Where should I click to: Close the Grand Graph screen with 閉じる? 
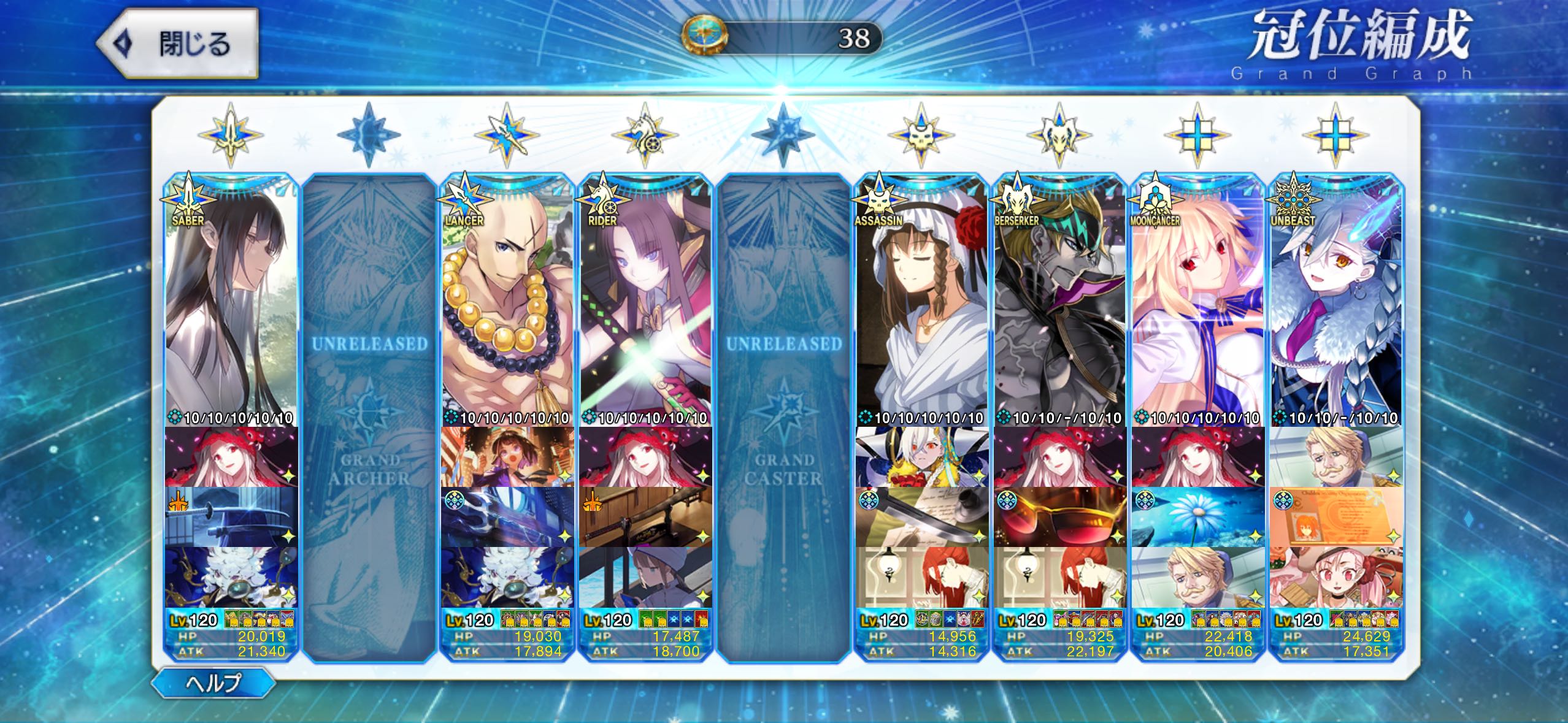[x=177, y=44]
